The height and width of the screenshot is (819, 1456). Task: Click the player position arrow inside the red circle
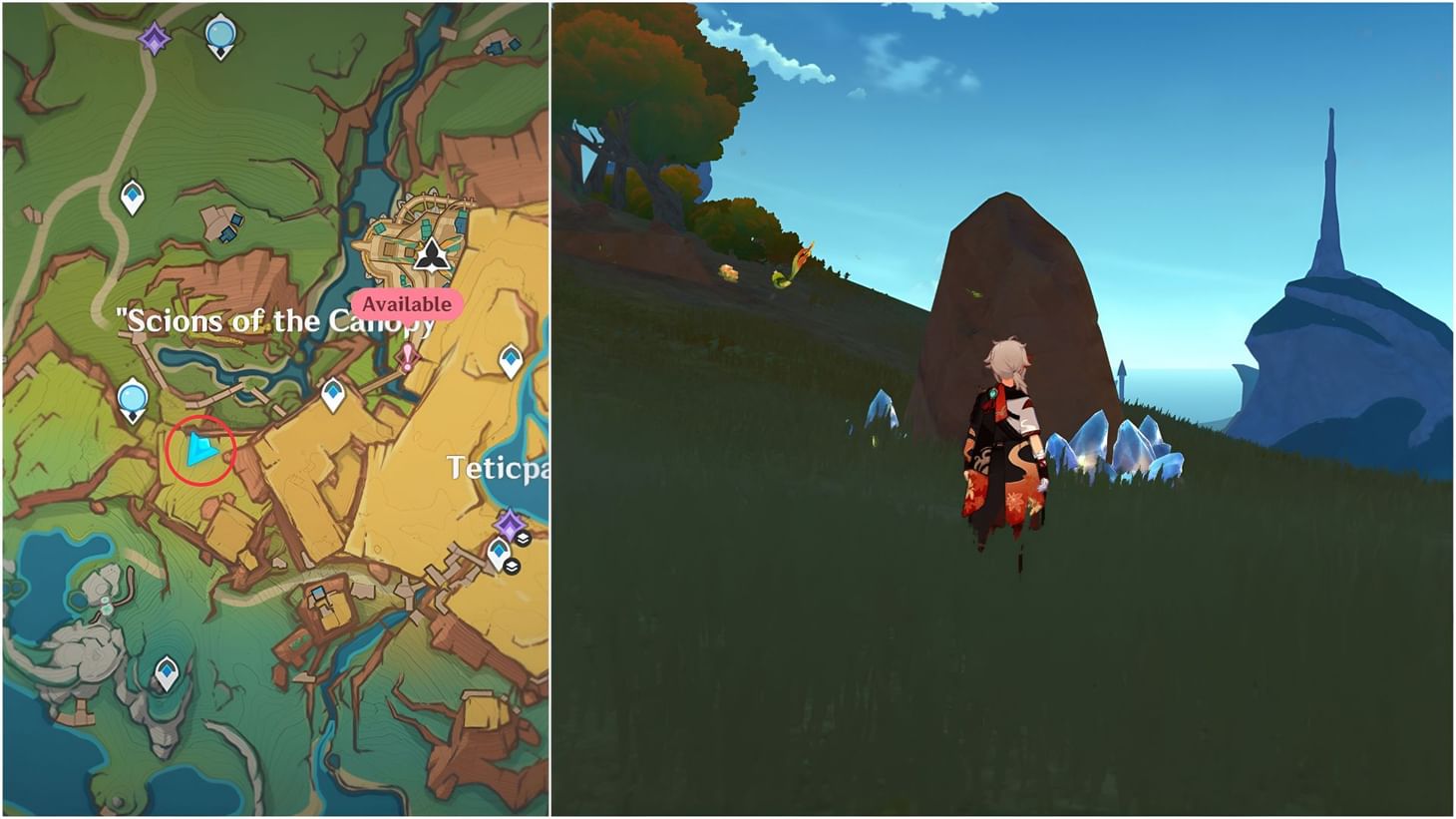pos(199,449)
